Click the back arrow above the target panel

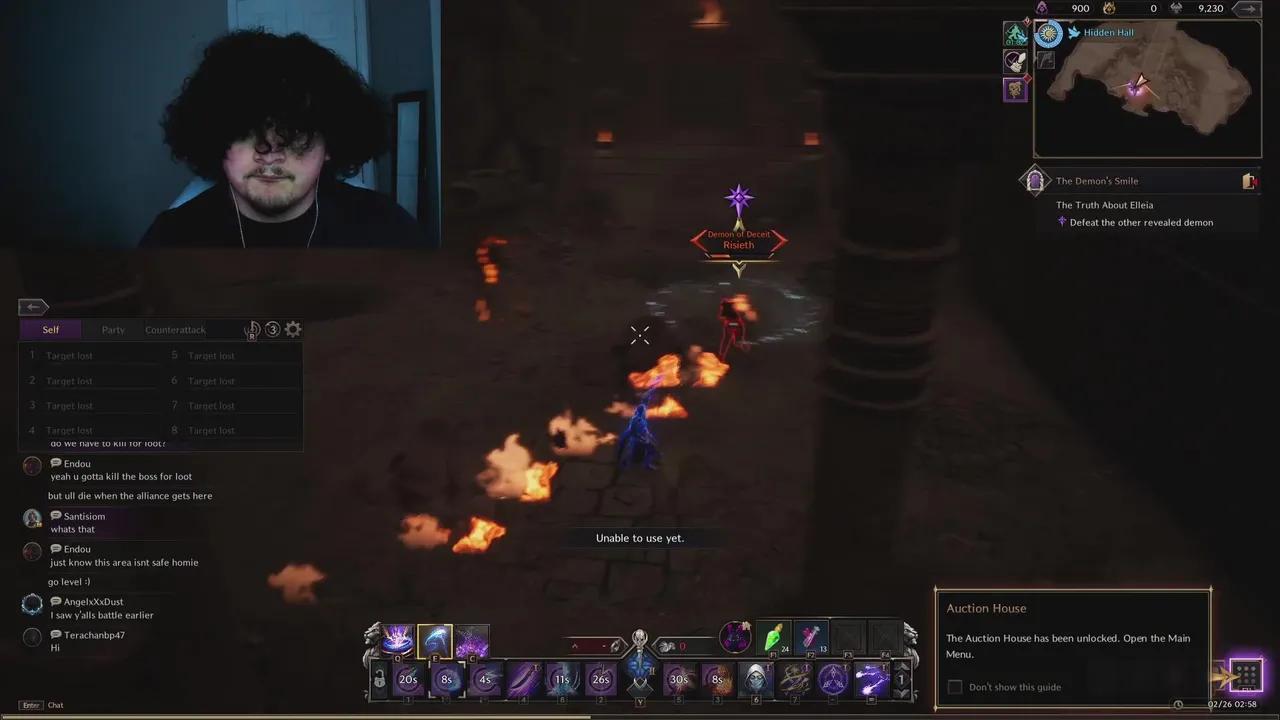(x=32, y=306)
